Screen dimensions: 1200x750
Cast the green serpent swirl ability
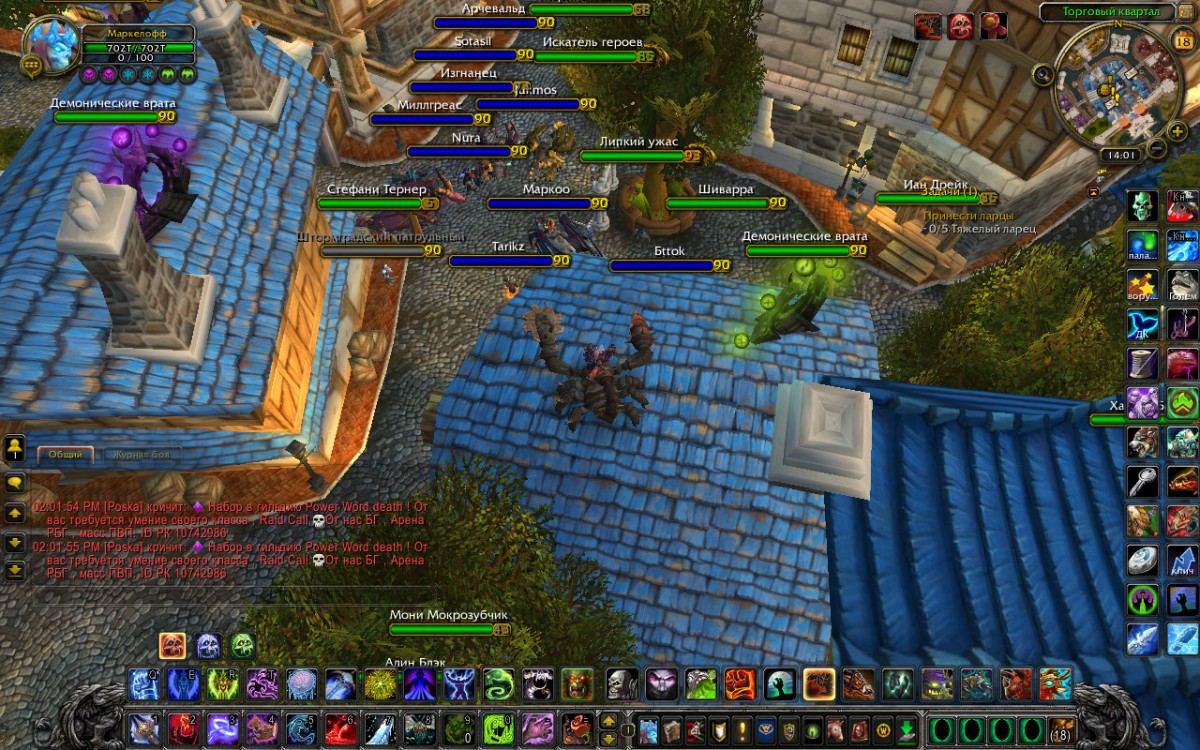[x=499, y=684]
